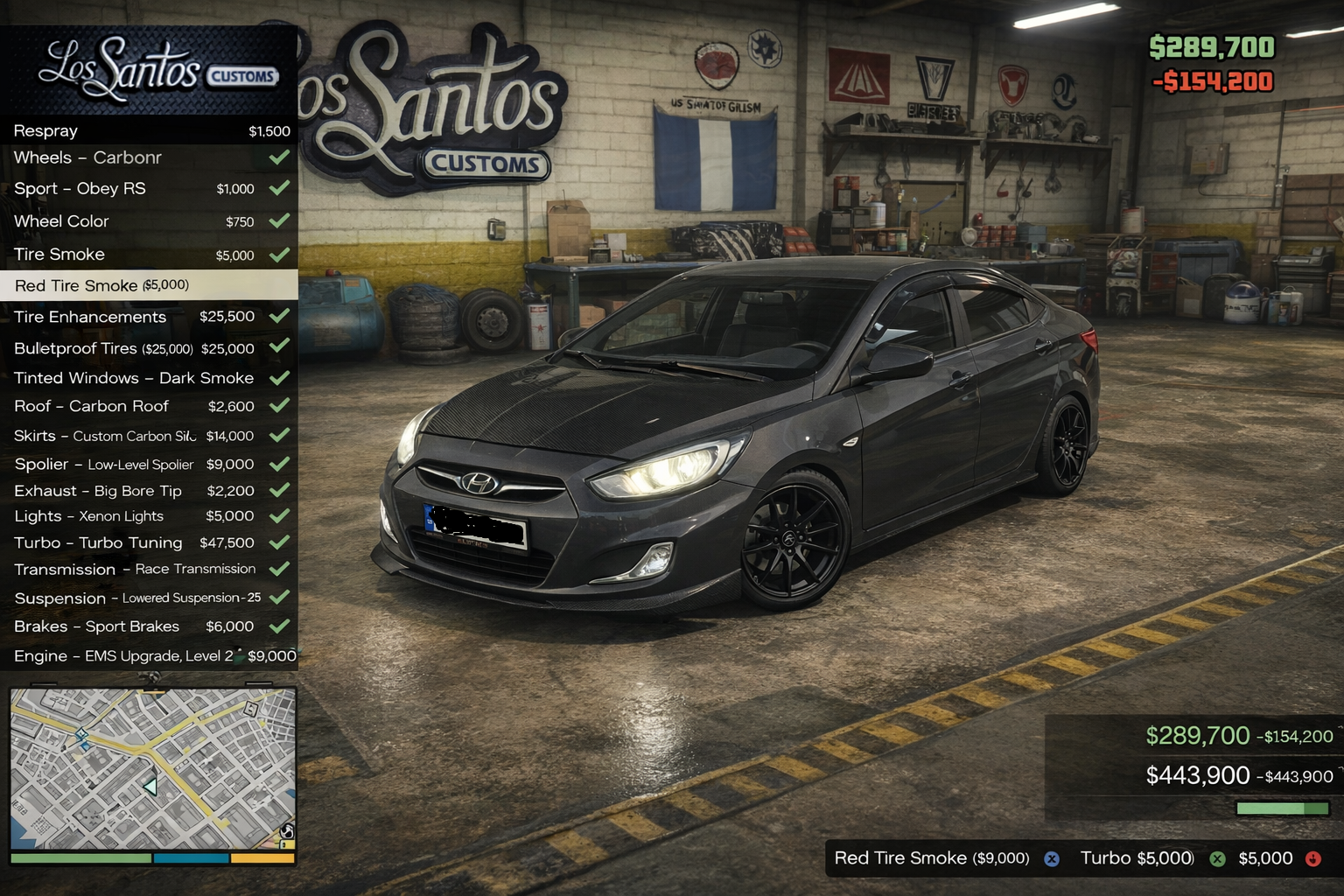Open the Wheels - Carbonr option
This screenshot has width=1344, height=896.
149,158
